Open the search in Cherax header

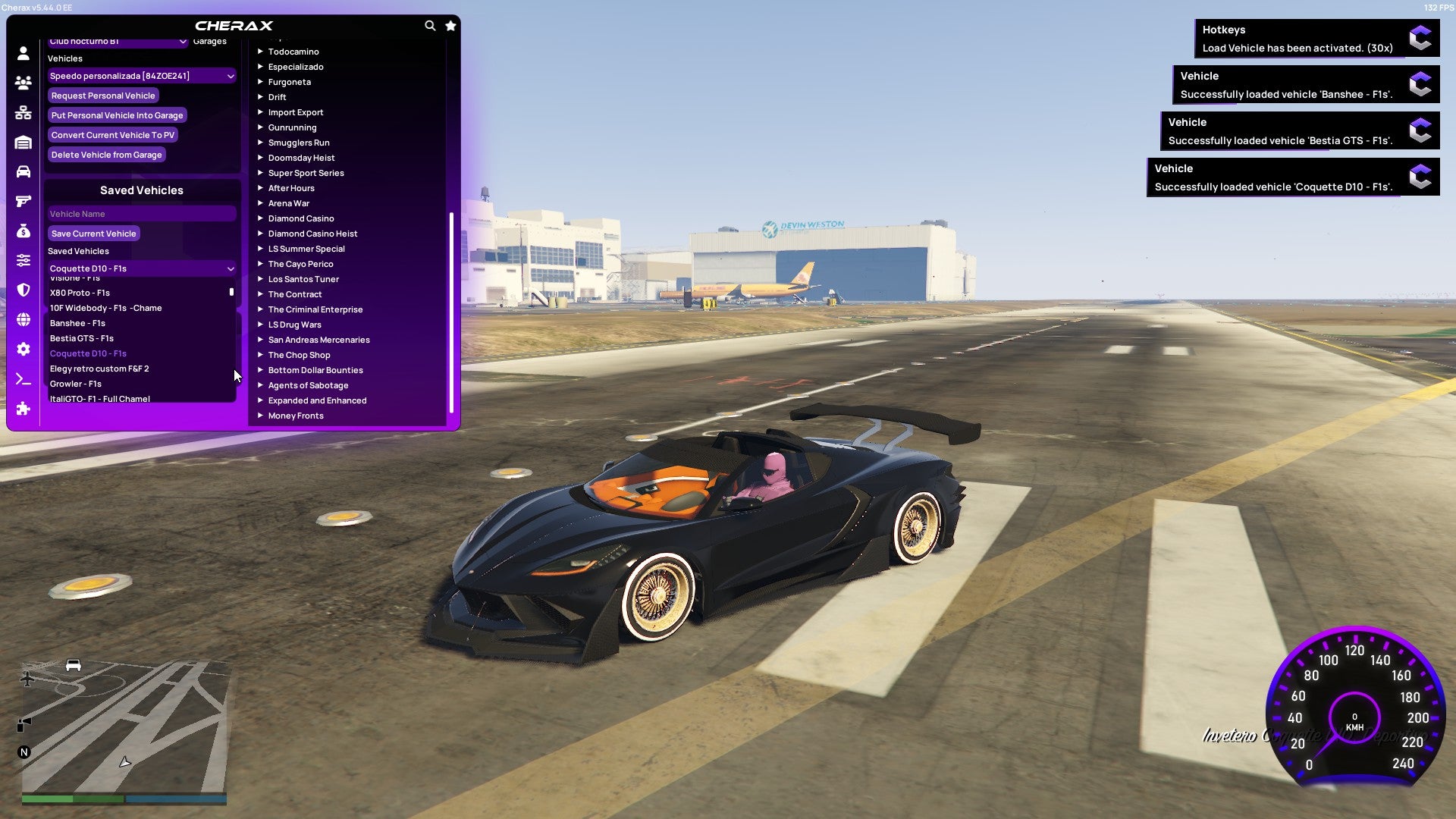tap(430, 25)
